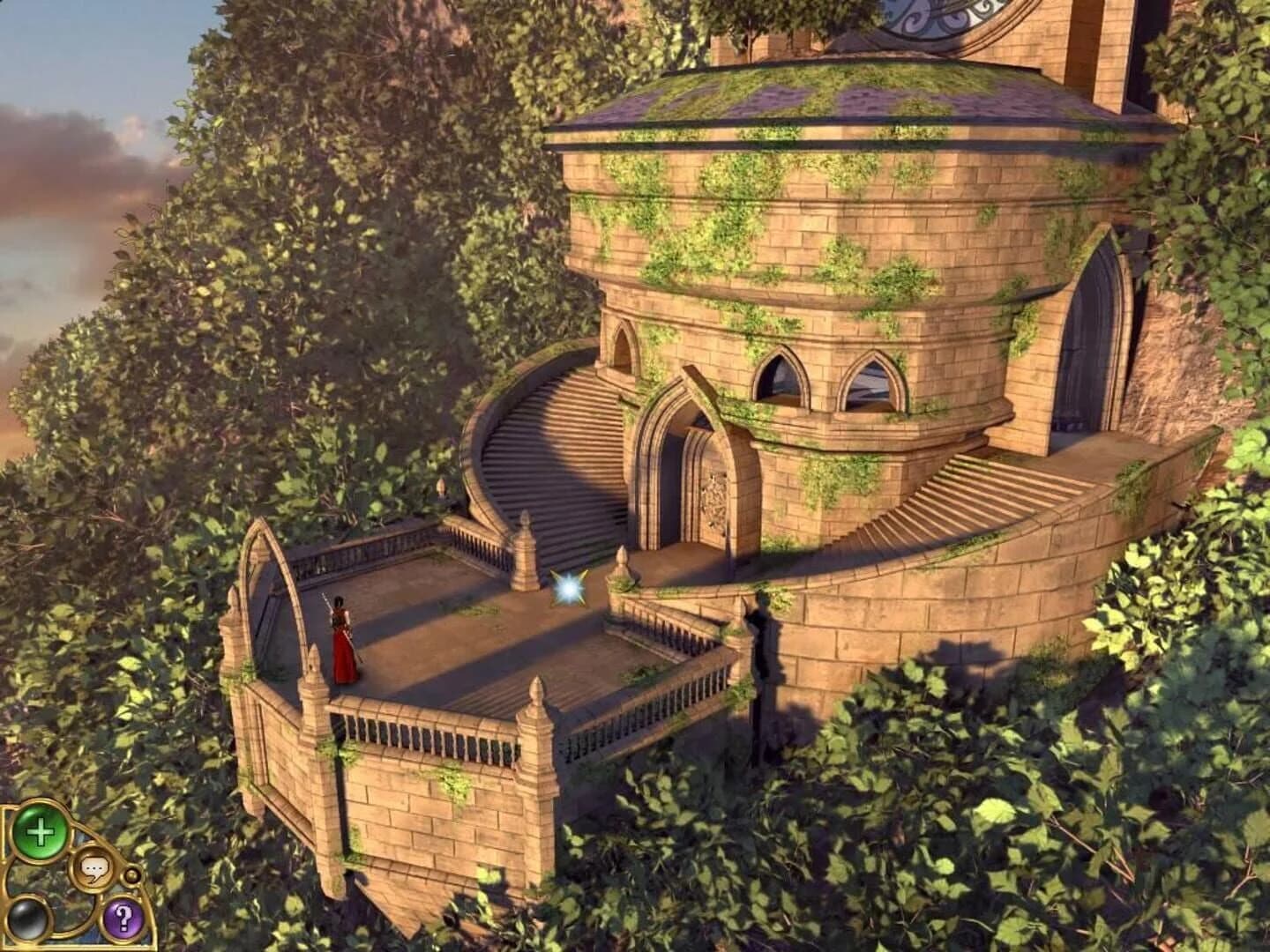This screenshot has width=1270, height=952.
Task: Click the small gold orb beside the speech bubble
Action: pyautogui.click(x=131, y=875)
